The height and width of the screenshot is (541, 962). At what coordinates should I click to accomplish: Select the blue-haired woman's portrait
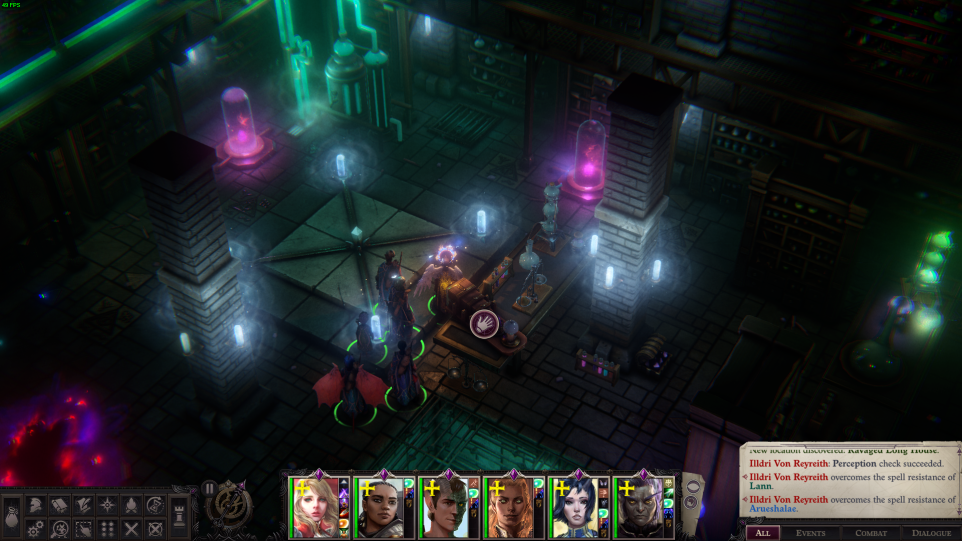574,508
